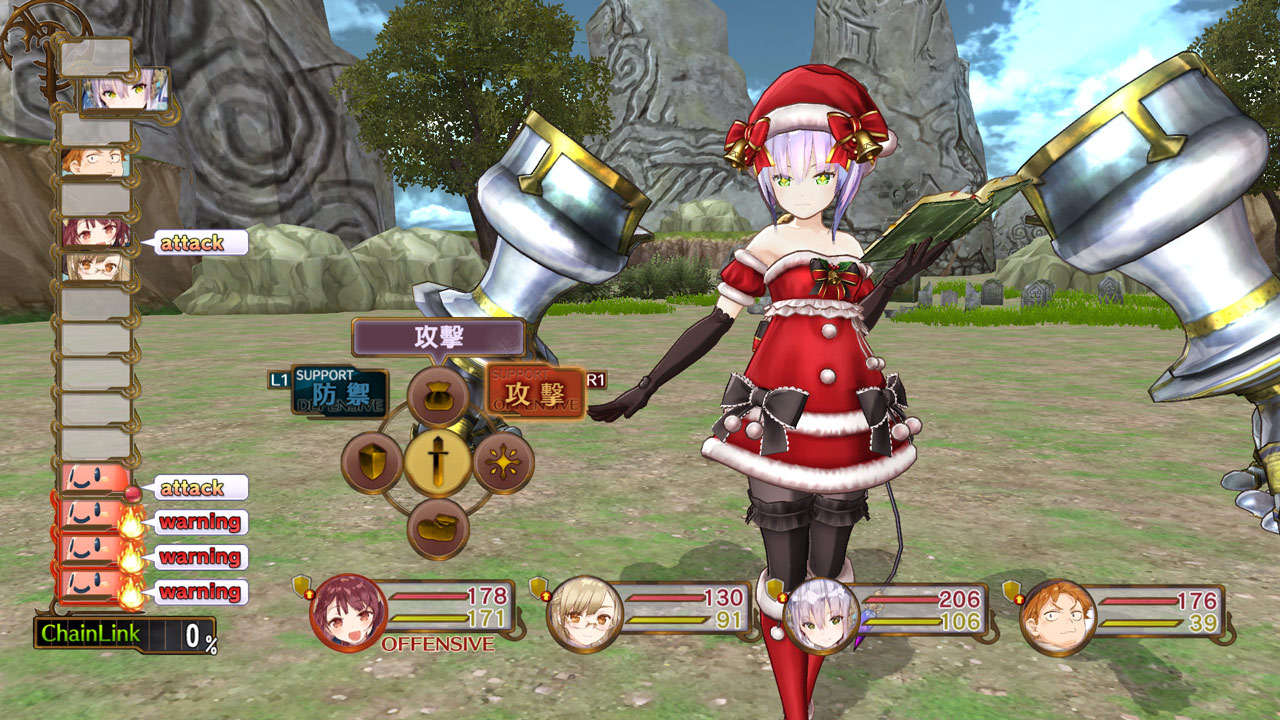Open the sparkle skill command
Viewport: 1280px width, 720px height.
tap(503, 463)
